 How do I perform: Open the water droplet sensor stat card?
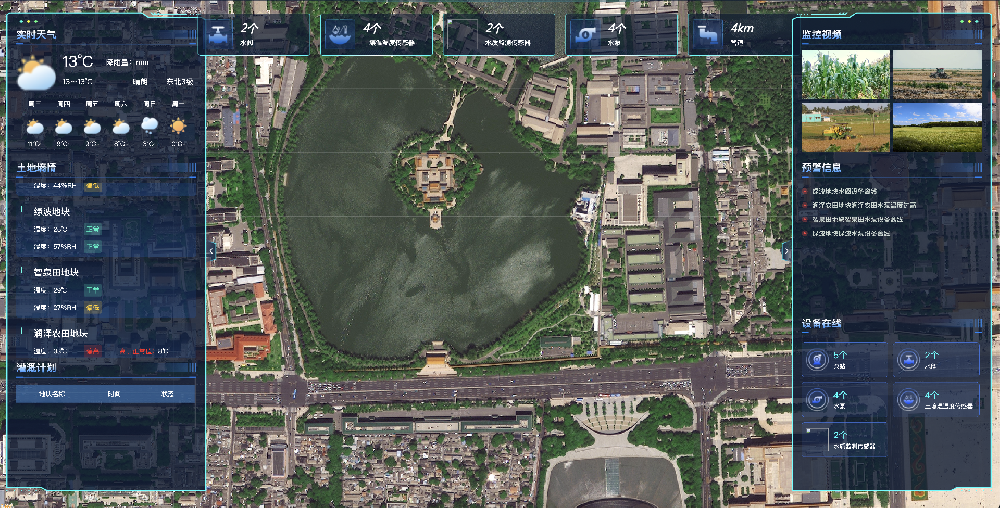click(376, 34)
